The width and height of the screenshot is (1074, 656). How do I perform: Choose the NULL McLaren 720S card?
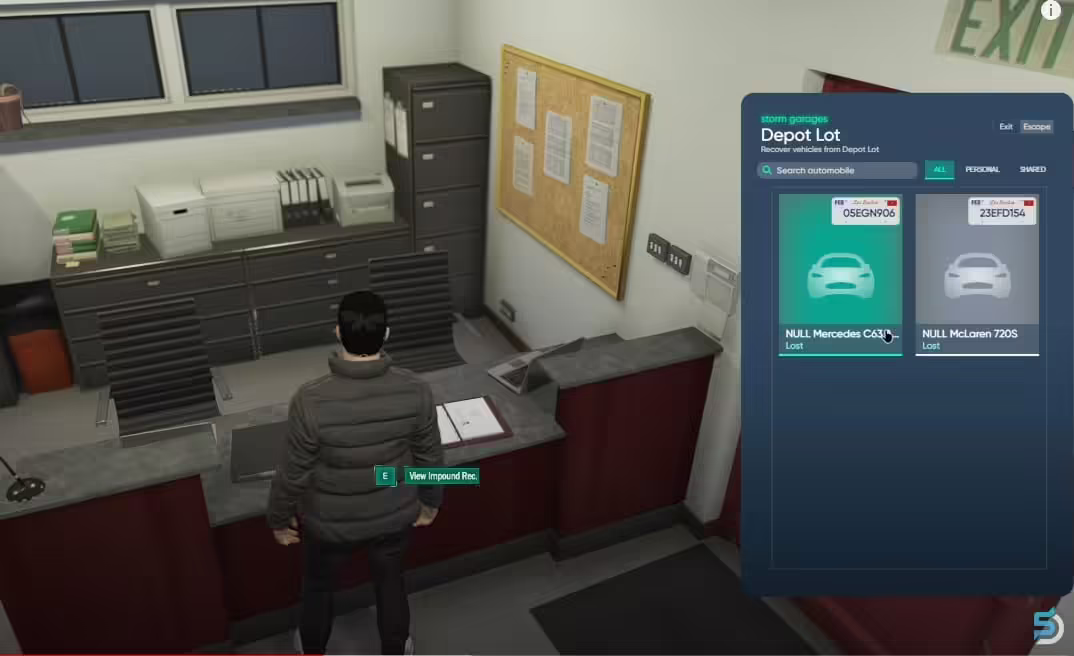click(x=977, y=274)
